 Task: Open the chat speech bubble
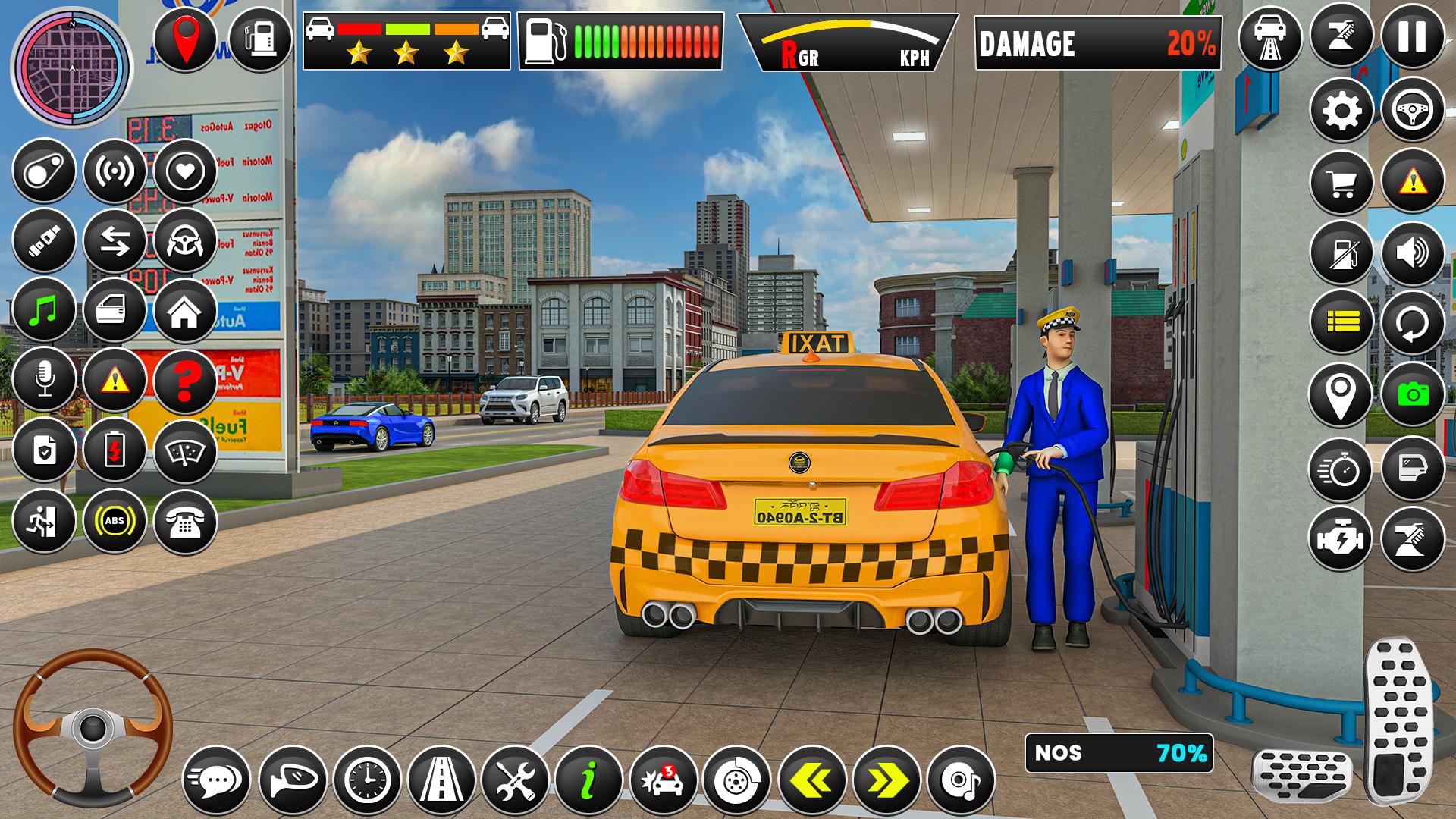(x=218, y=780)
